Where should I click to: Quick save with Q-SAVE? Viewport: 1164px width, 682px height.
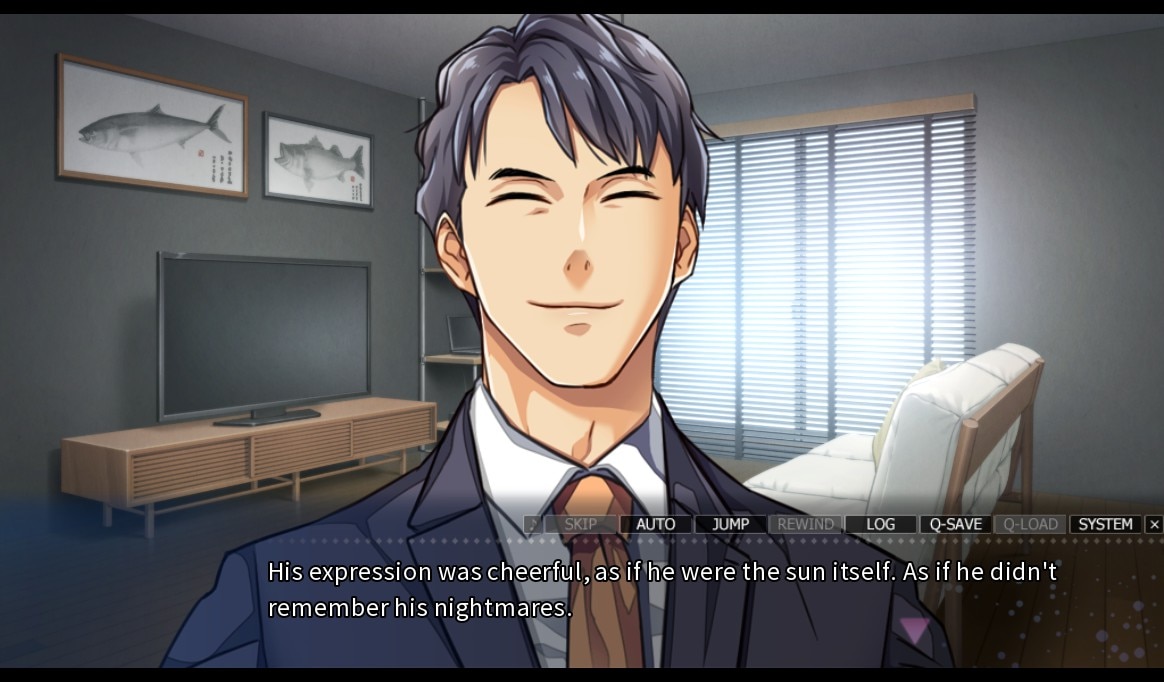pos(955,524)
